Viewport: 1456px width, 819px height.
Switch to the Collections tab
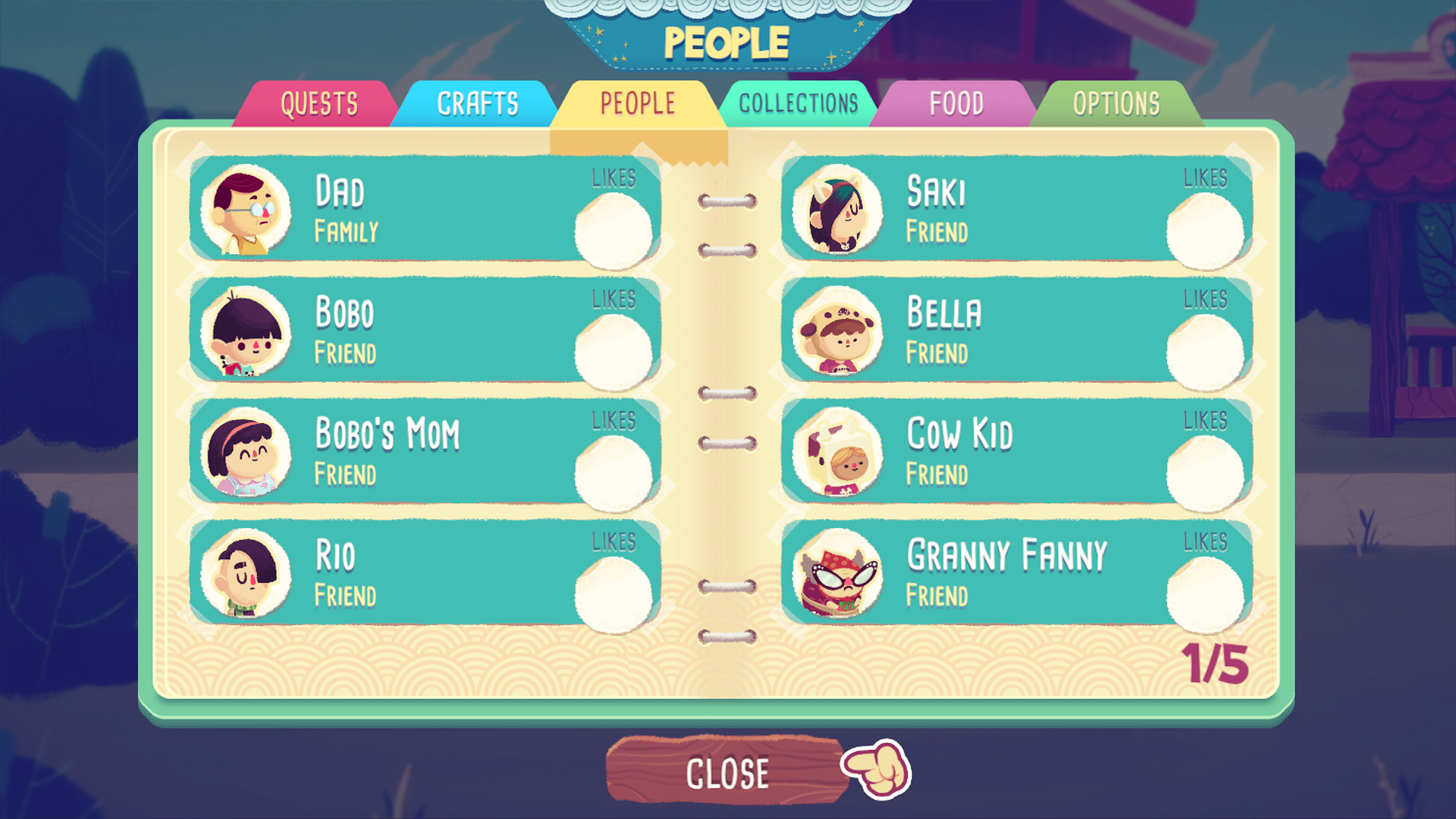pyautogui.click(x=799, y=103)
